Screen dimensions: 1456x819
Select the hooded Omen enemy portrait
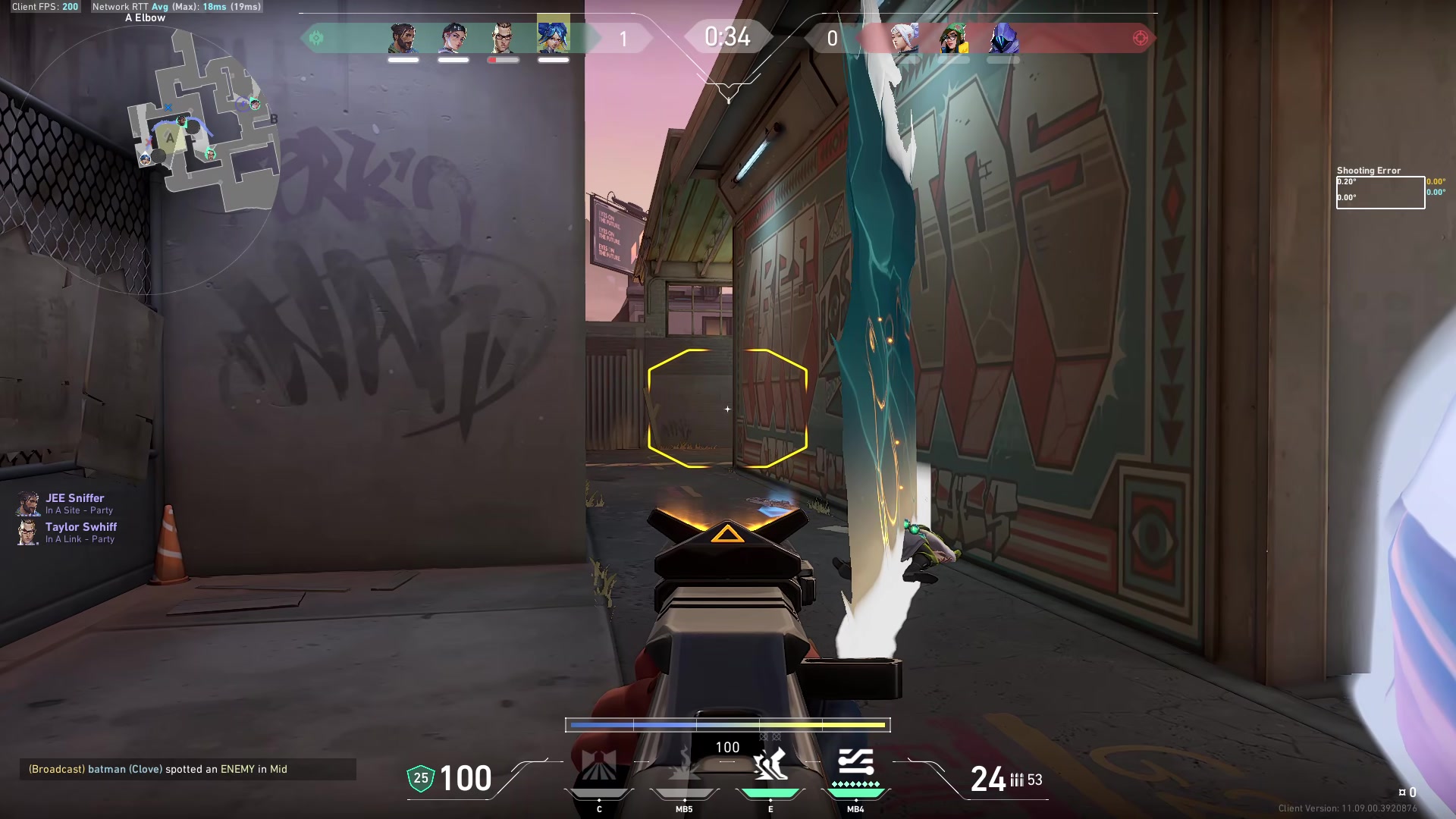[x=1003, y=38]
